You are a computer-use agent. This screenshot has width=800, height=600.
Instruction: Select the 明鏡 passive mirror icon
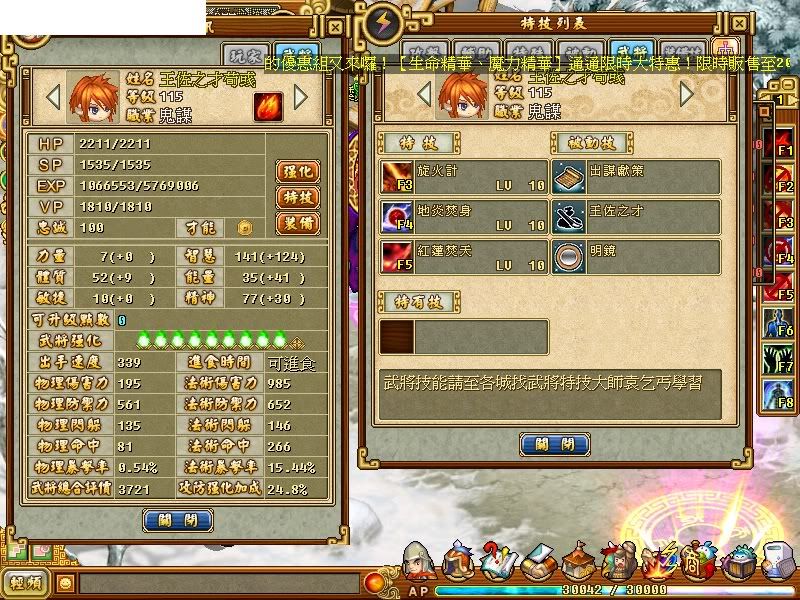point(571,254)
